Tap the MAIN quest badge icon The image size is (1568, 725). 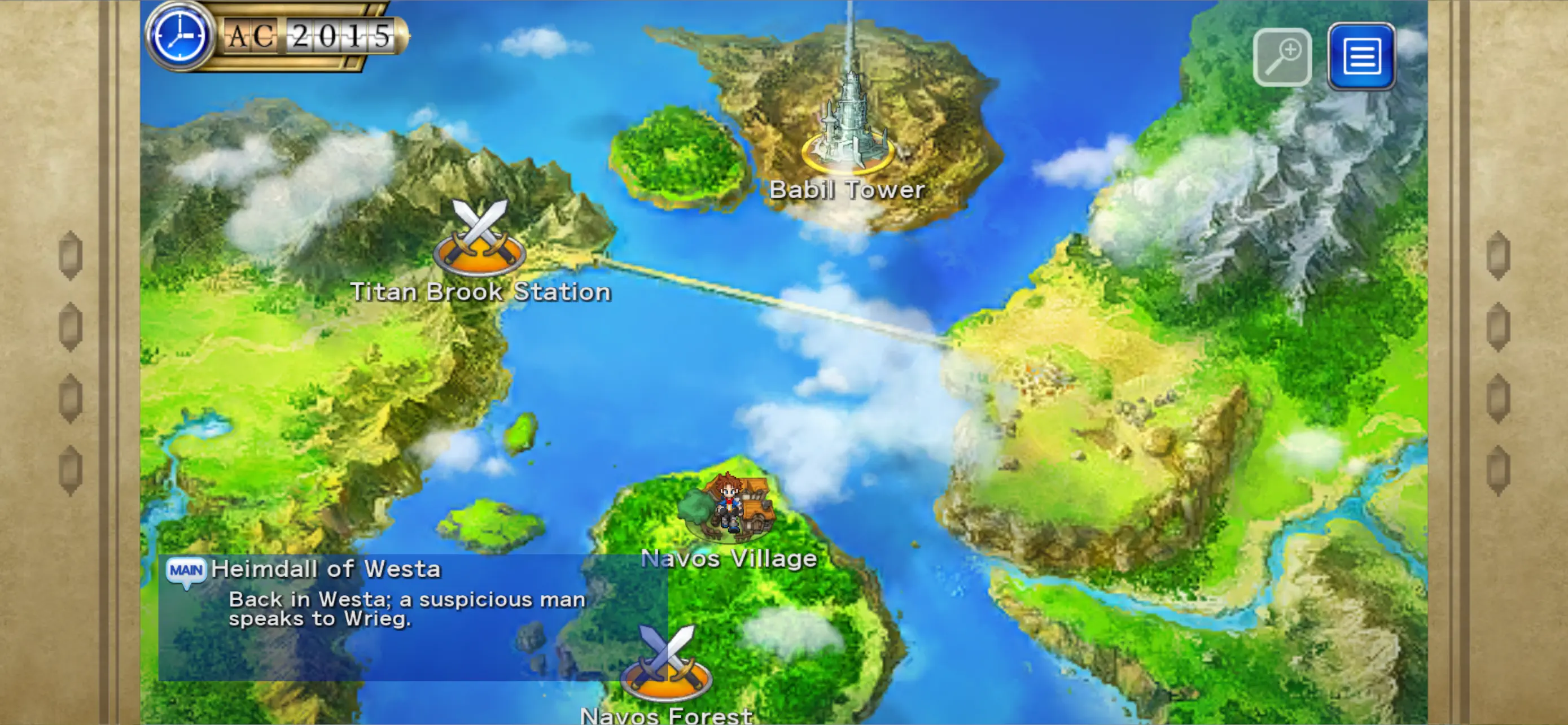pos(186,571)
